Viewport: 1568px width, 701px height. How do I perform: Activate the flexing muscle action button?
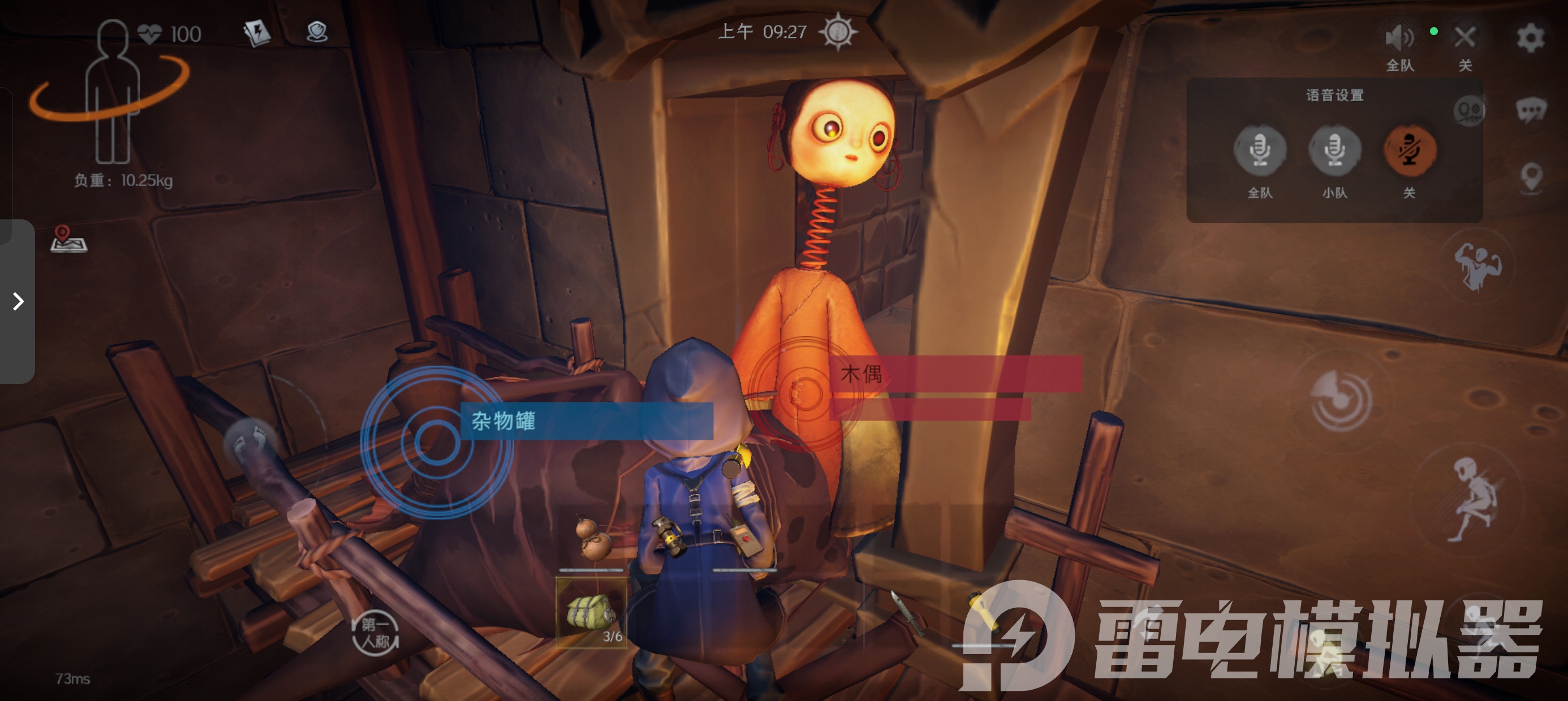coord(1477,266)
